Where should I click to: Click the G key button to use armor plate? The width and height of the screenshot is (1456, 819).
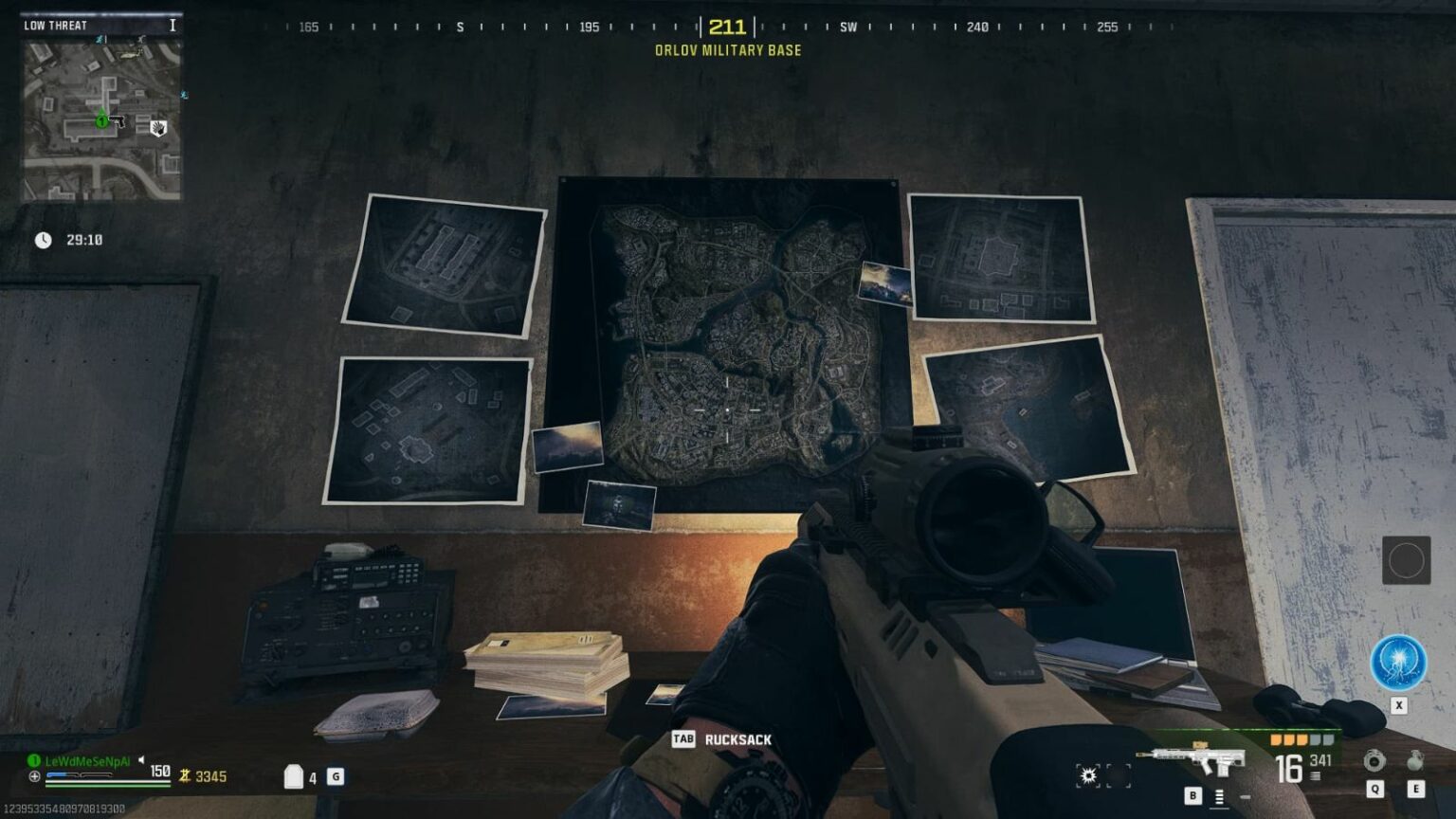pos(334,776)
